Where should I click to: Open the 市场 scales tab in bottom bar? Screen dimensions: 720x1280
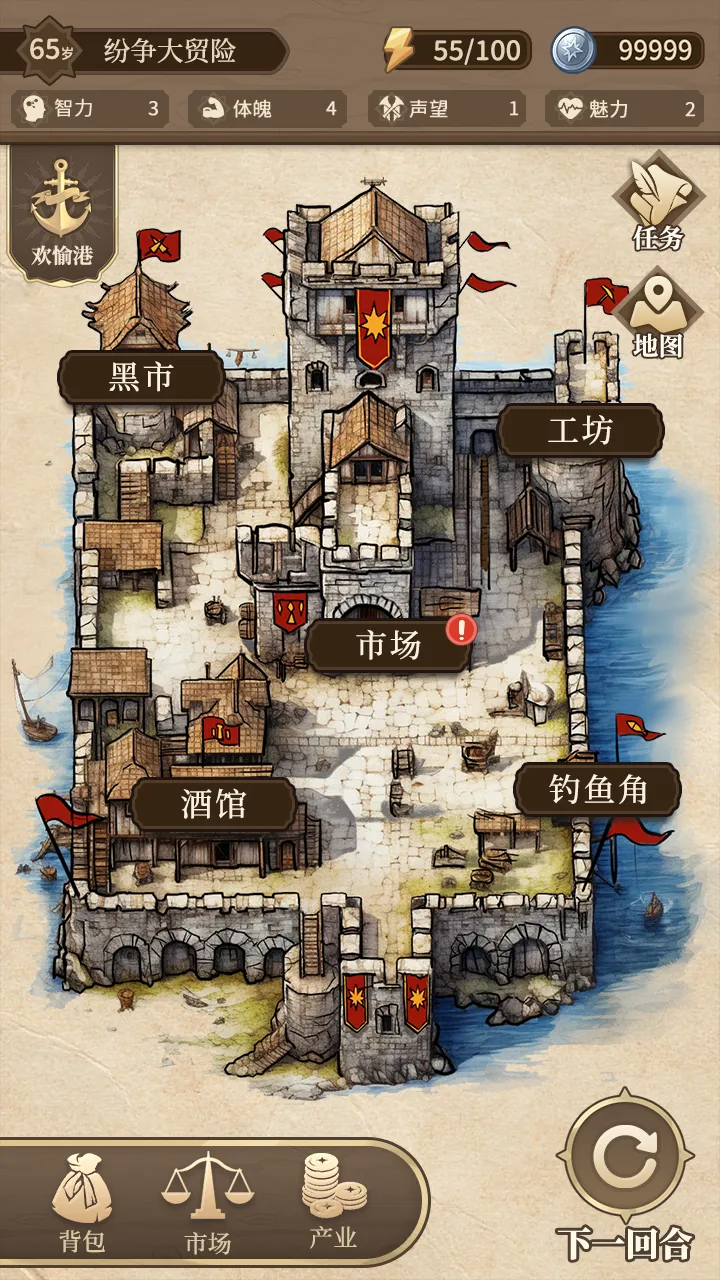(x=207, y=1206)
